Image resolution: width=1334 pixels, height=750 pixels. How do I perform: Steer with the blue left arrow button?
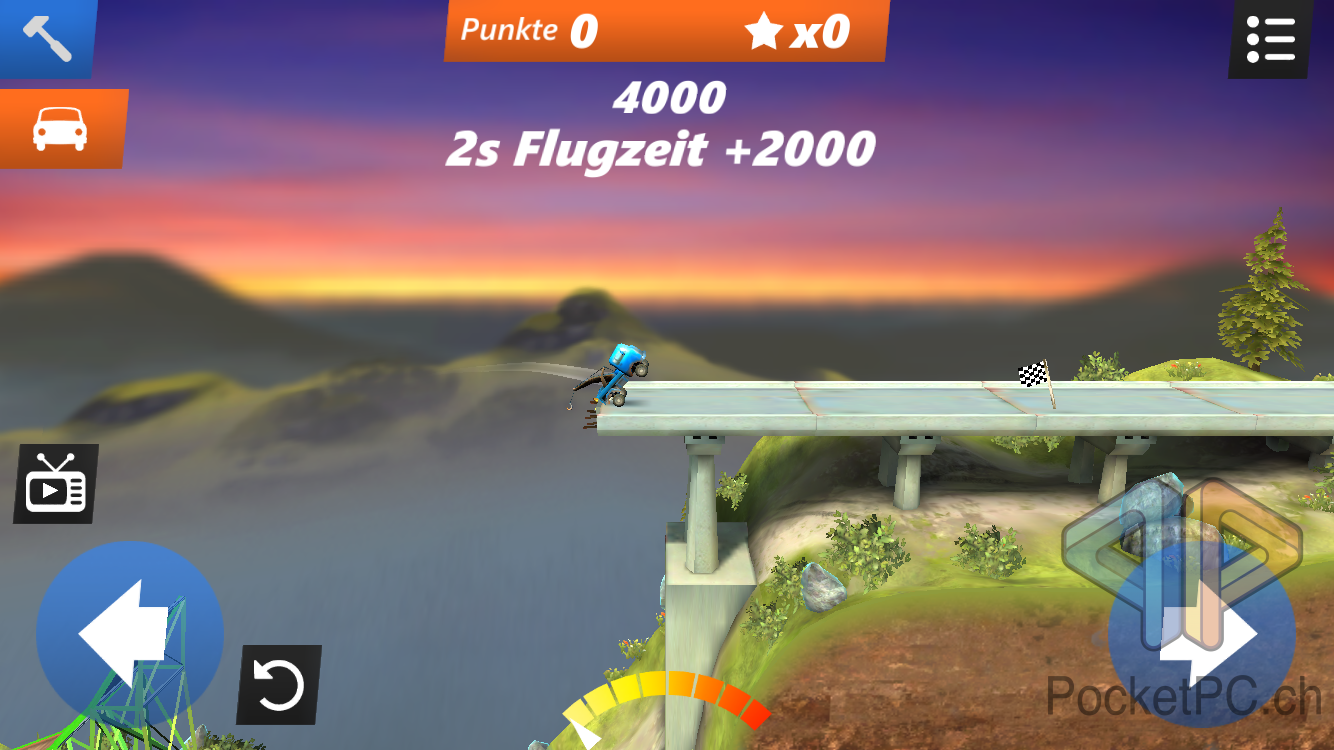pos(129,634)
